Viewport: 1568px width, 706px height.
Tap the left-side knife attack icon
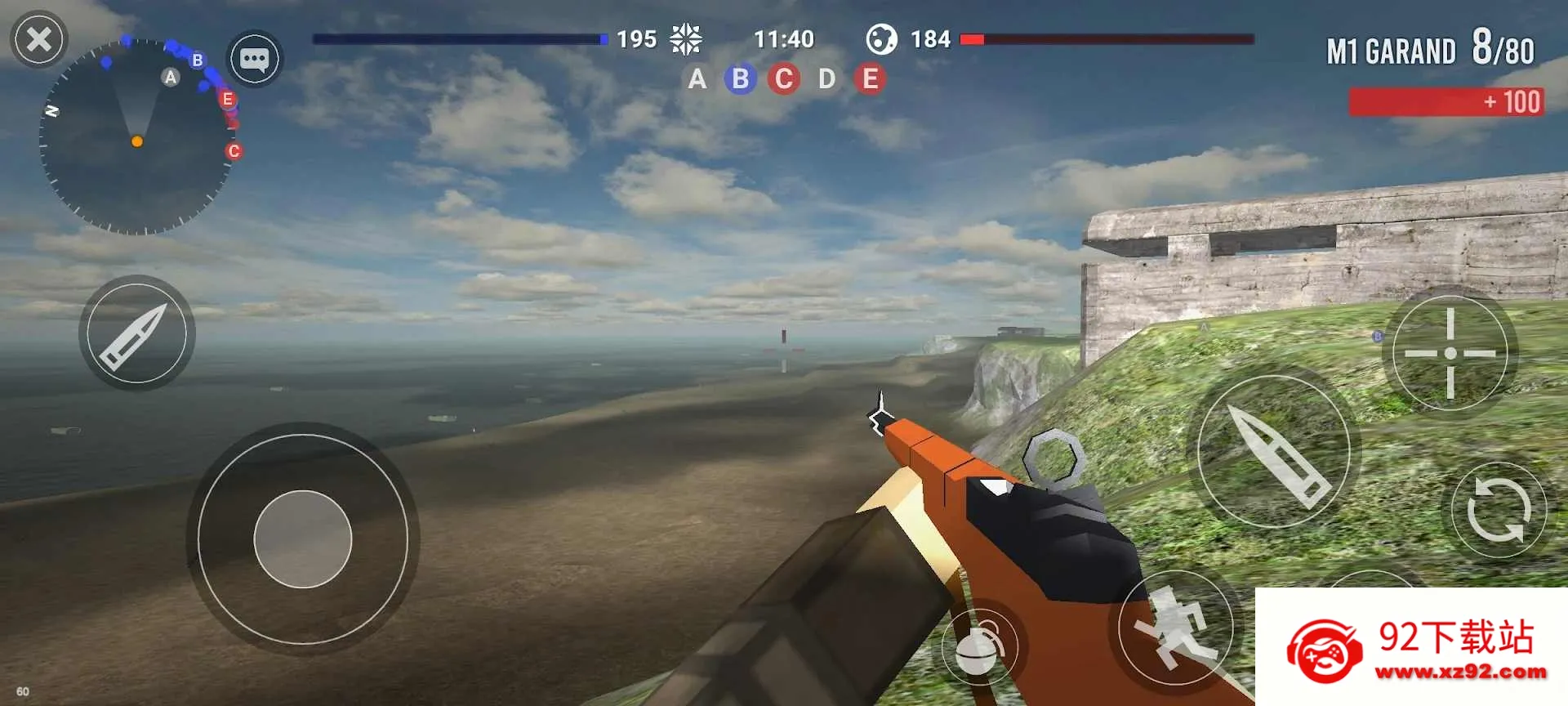pyautogui.click(x=136, y=333)
